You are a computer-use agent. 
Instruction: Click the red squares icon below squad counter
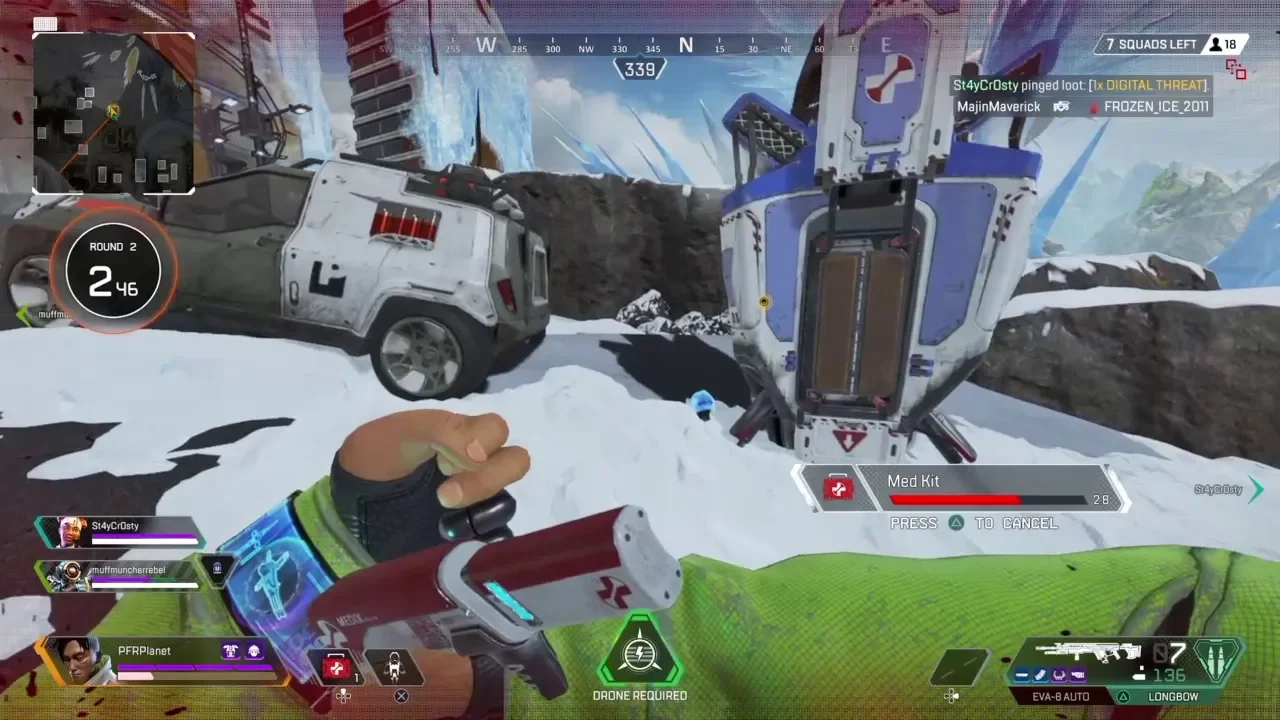1236,69
